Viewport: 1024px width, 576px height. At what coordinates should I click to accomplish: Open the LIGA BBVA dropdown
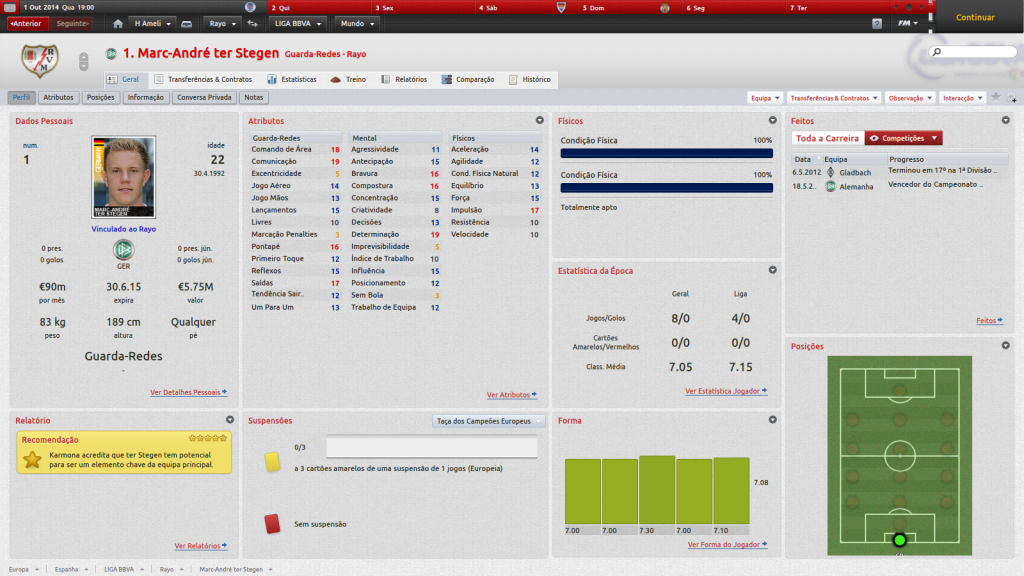298,23
